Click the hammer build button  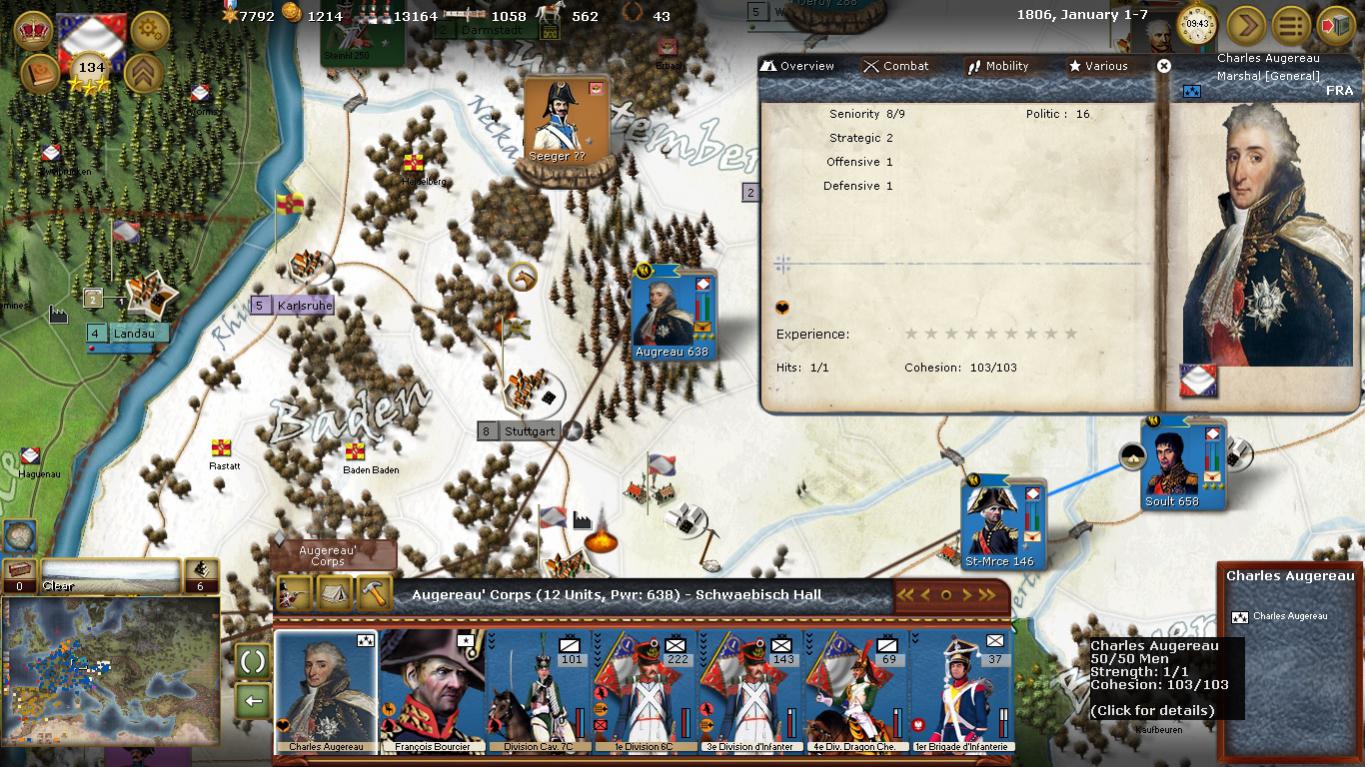(x=373, y=593)
